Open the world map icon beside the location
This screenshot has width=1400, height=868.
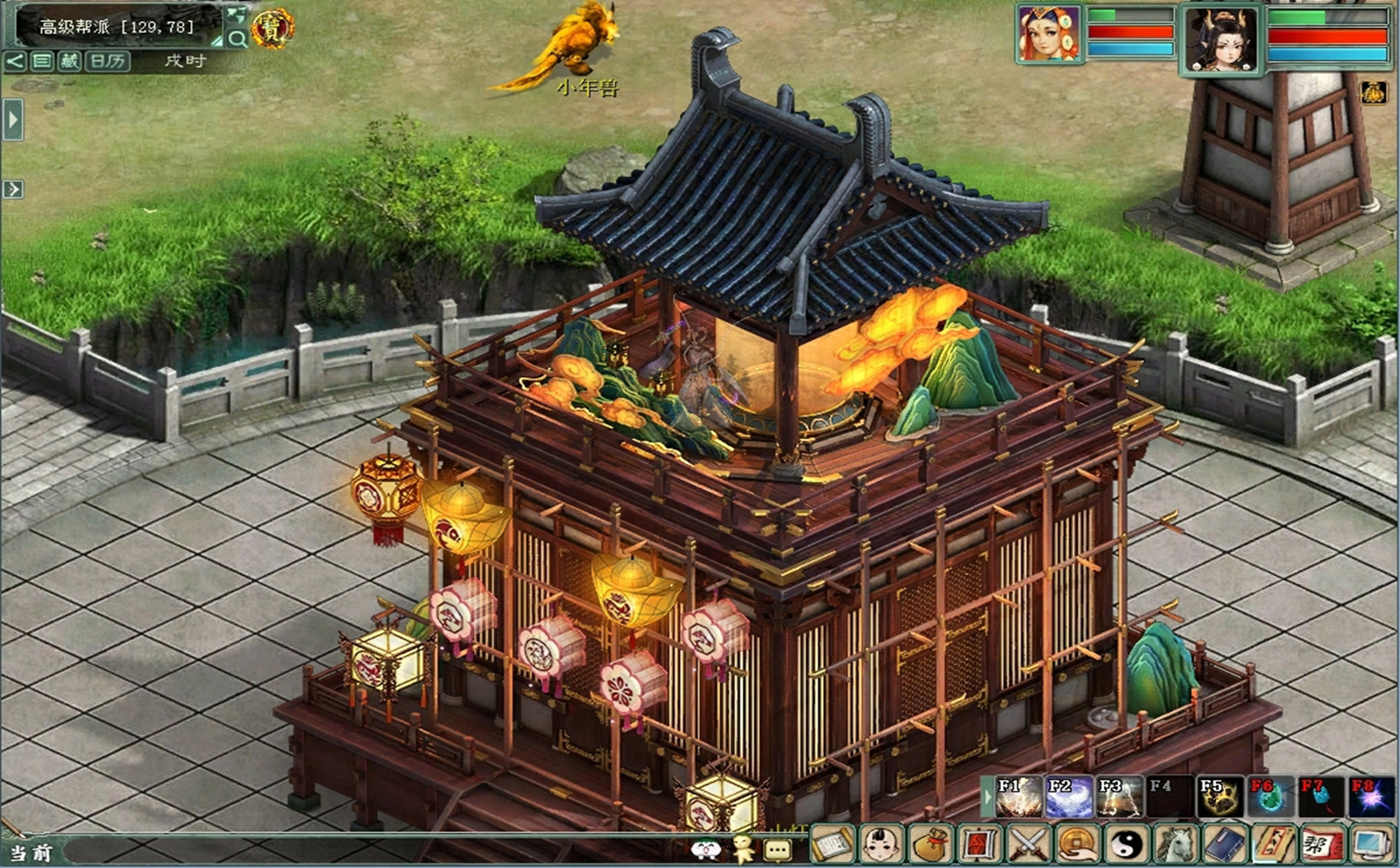point(236,15)
